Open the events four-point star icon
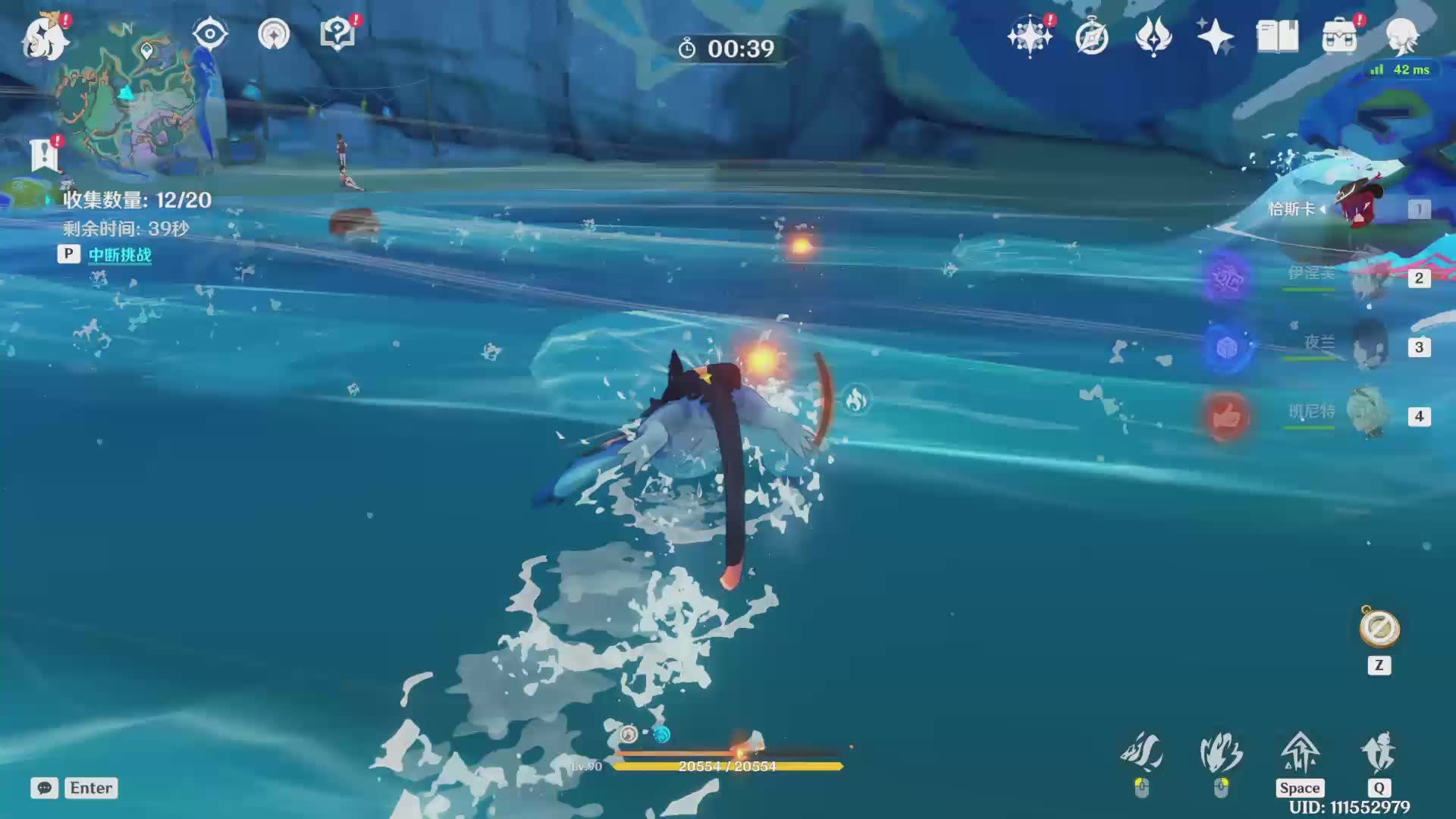The width and height of the screenshot is (1456, 819). pyautogui.click(x=1215, y=36)
